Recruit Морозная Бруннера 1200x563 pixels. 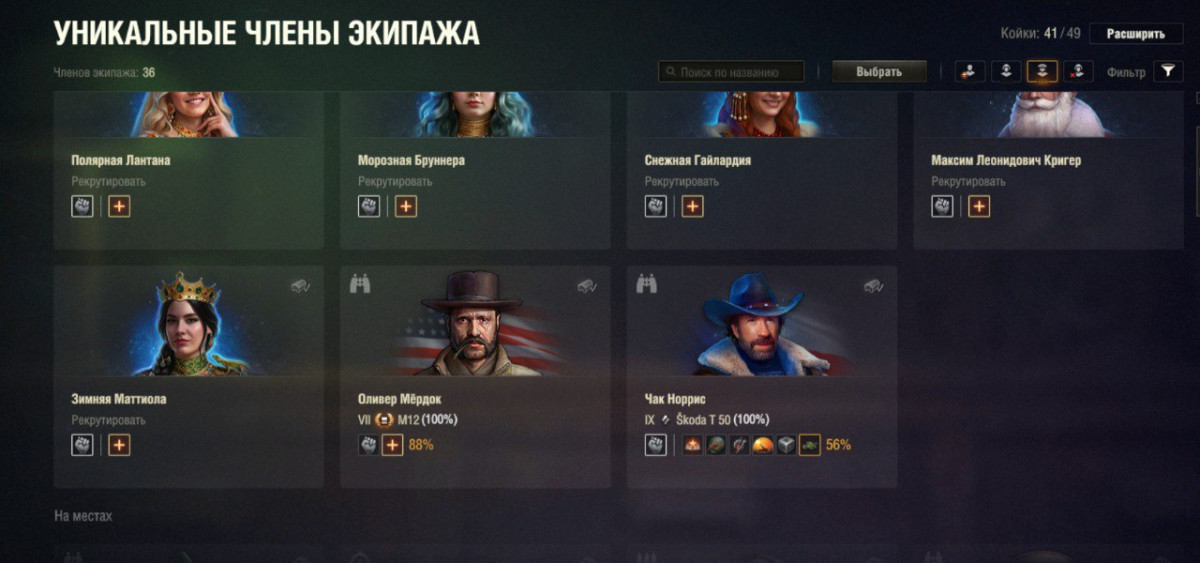[x=395, y=182]
